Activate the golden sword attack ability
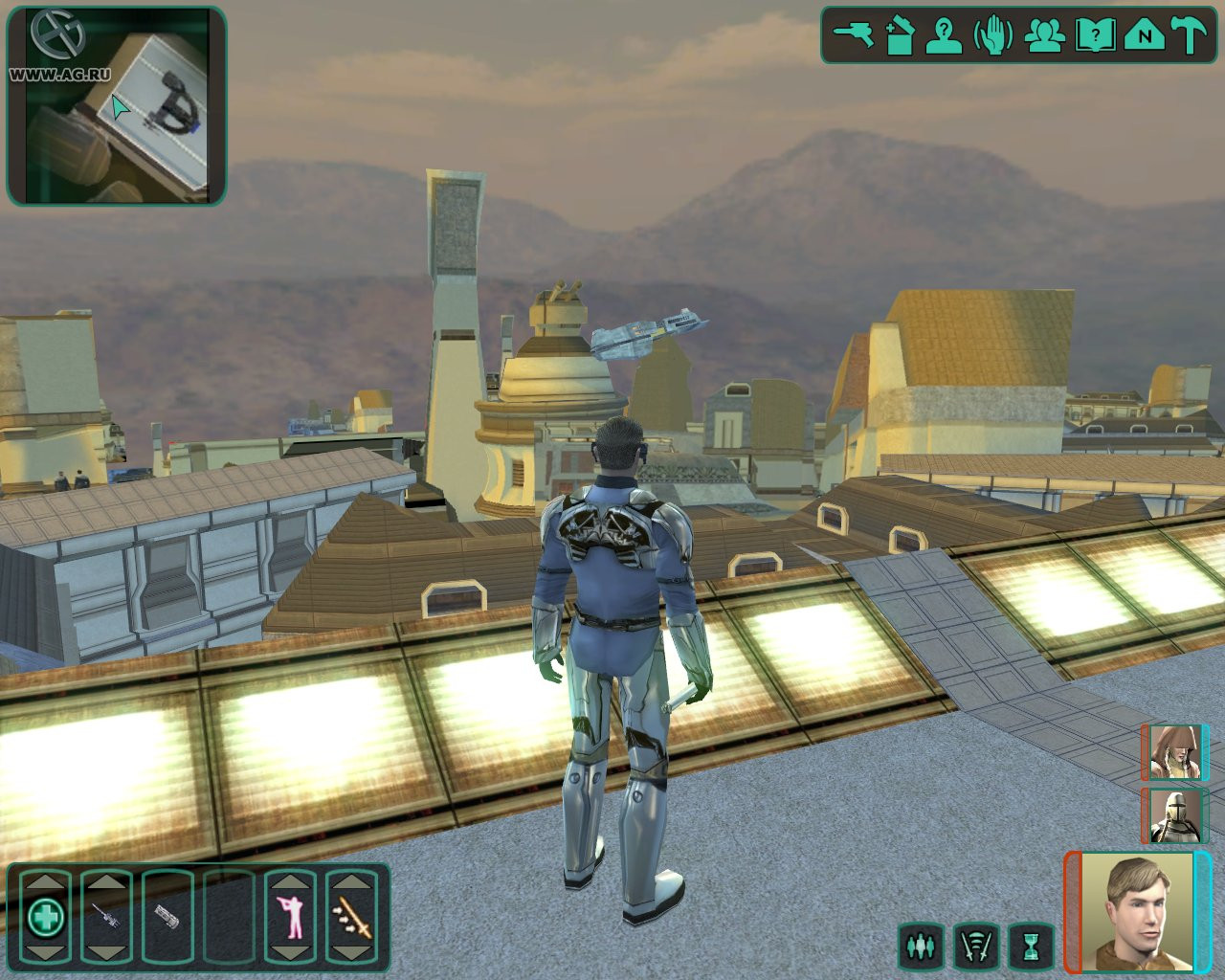 [x=350, y=918]
